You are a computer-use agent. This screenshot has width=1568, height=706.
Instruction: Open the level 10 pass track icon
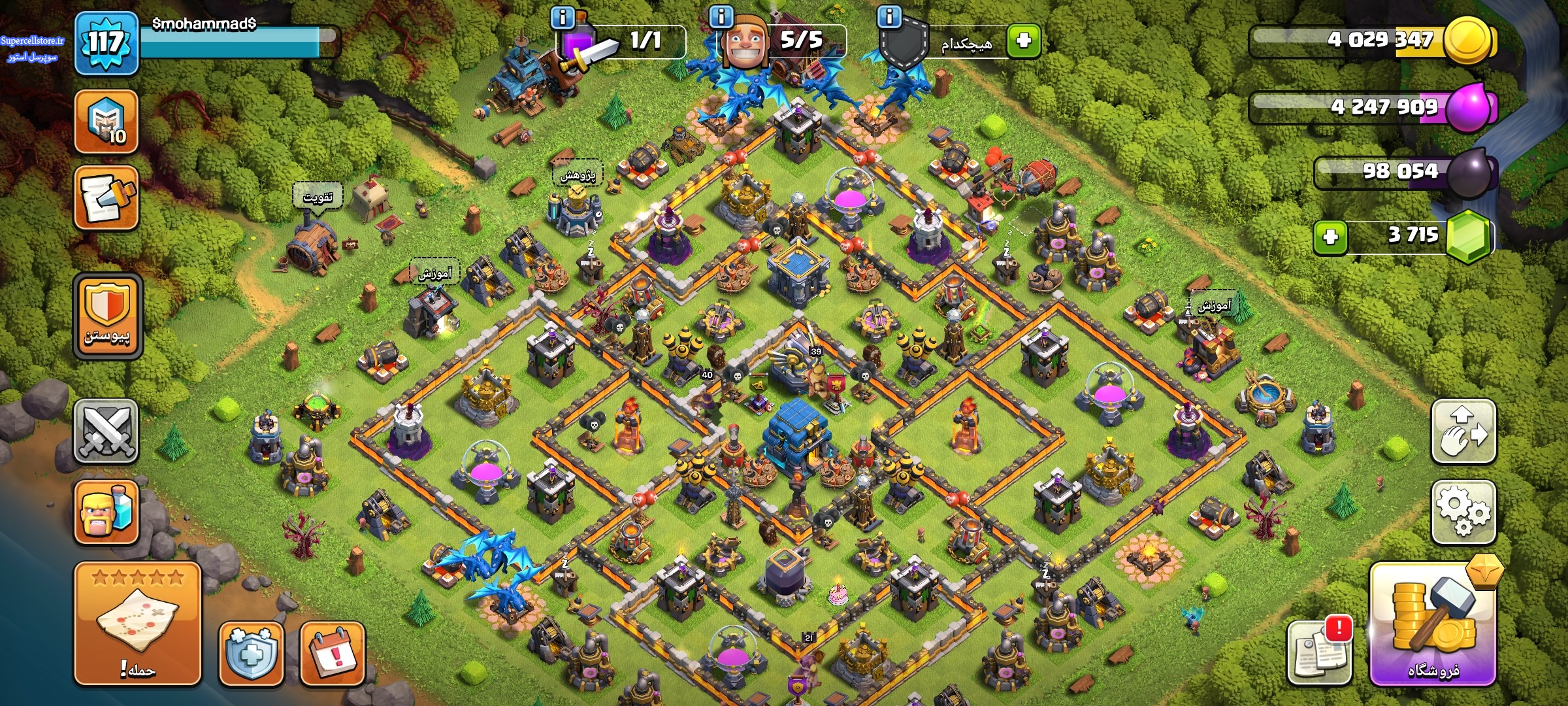pos(106,122)
